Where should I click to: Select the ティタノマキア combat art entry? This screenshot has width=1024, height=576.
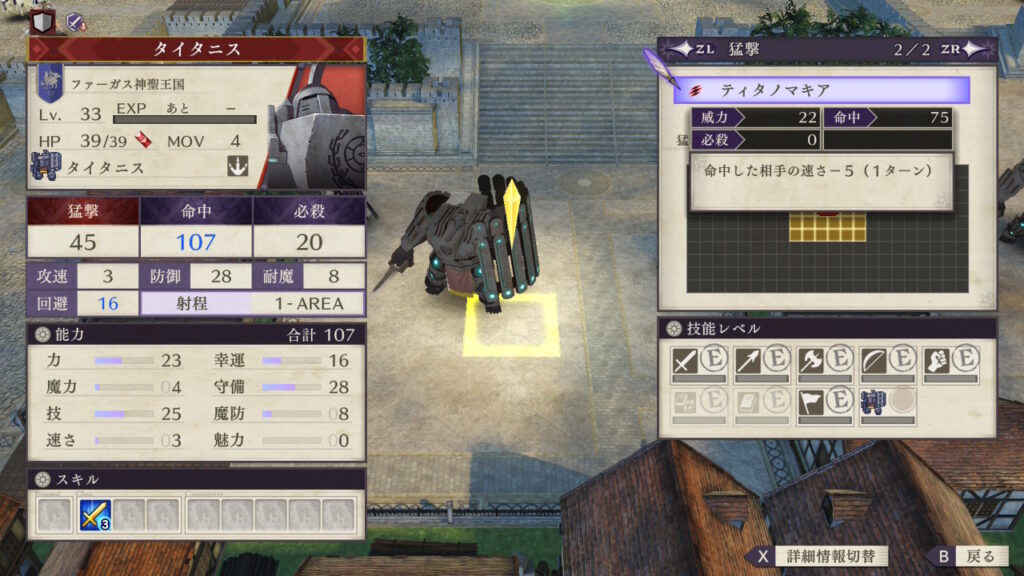[x=821, y=90]
